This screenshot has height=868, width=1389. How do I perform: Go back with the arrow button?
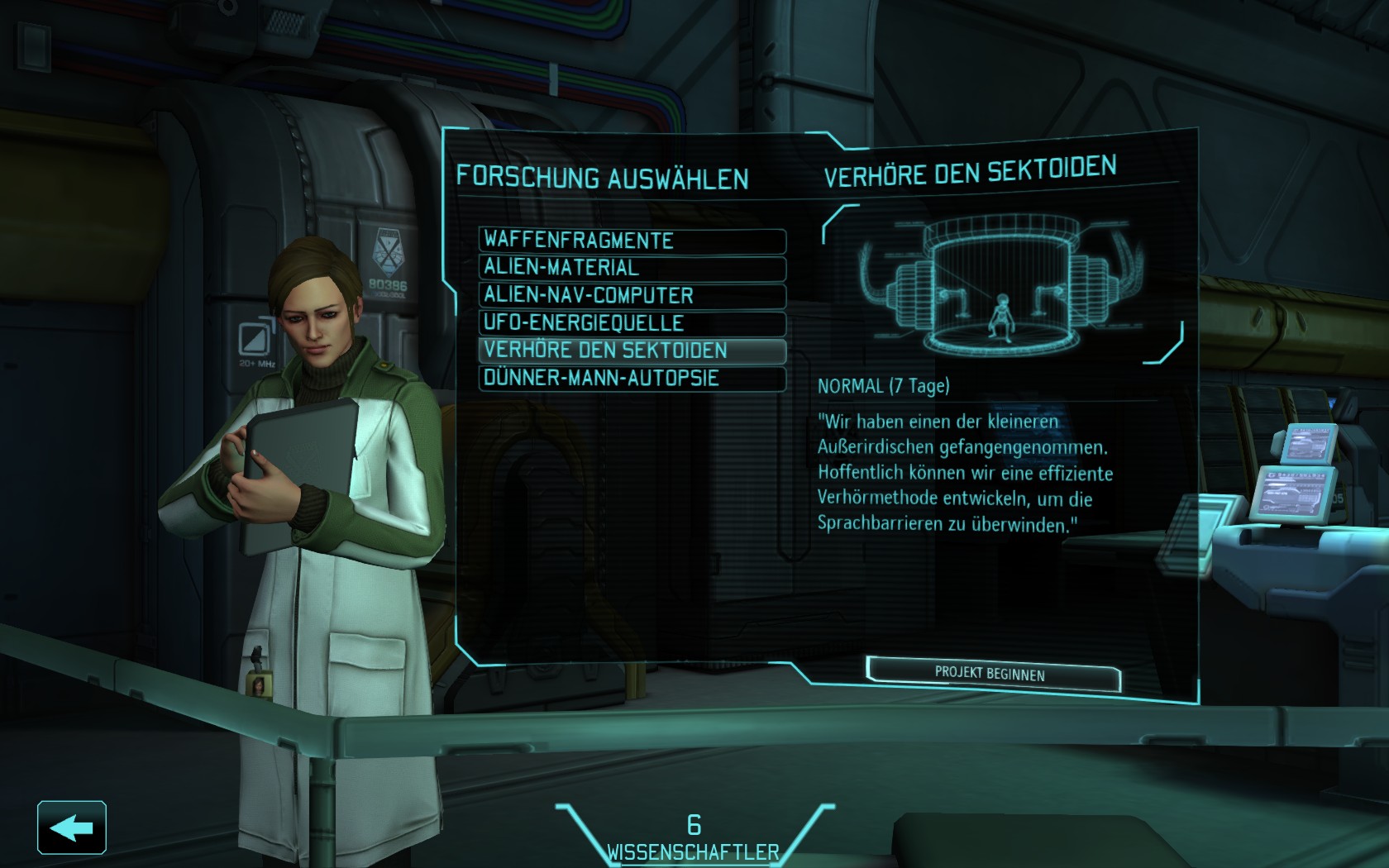pos(72,827)
